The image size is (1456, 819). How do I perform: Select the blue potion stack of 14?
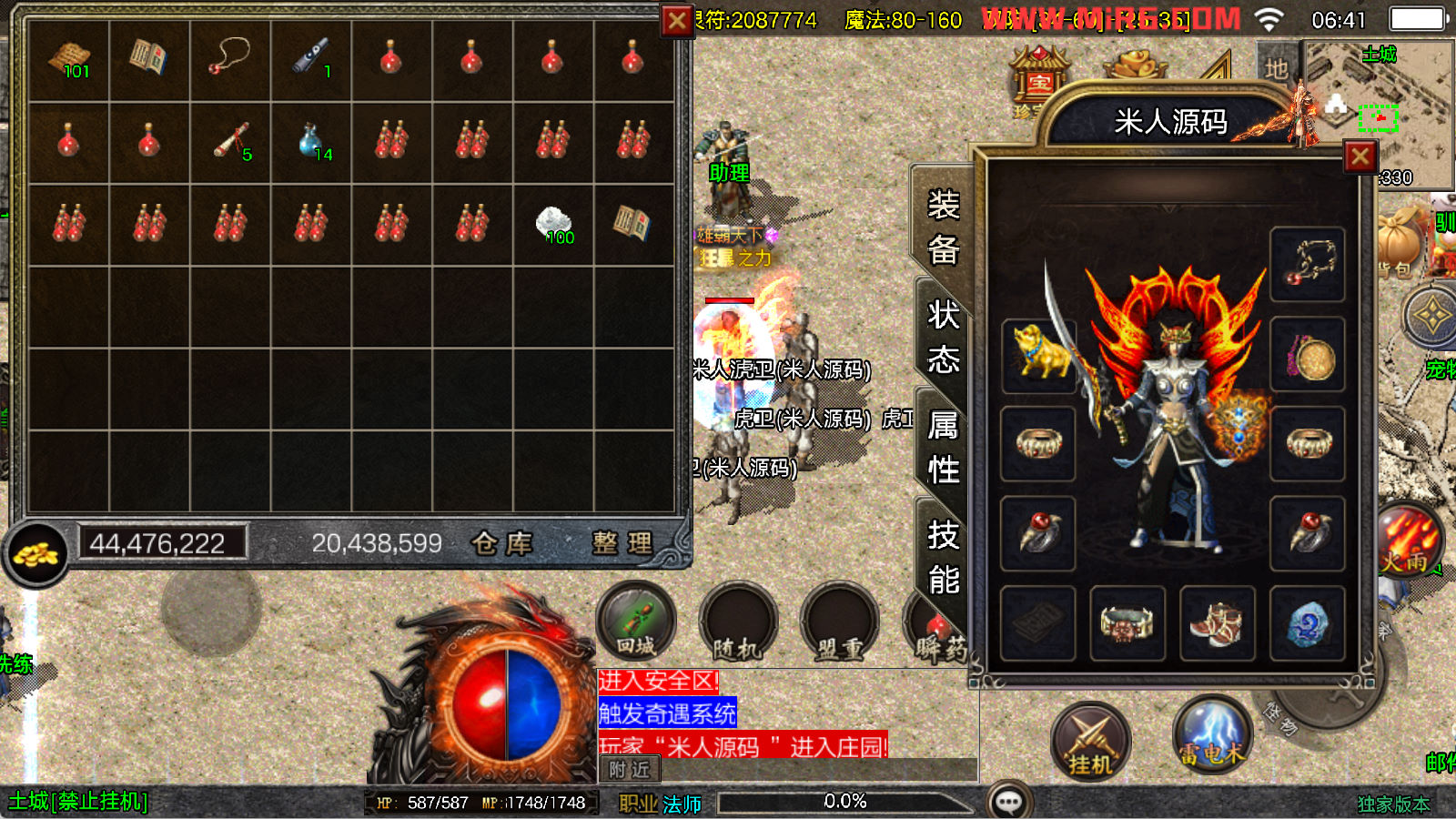tap(312, 142)
